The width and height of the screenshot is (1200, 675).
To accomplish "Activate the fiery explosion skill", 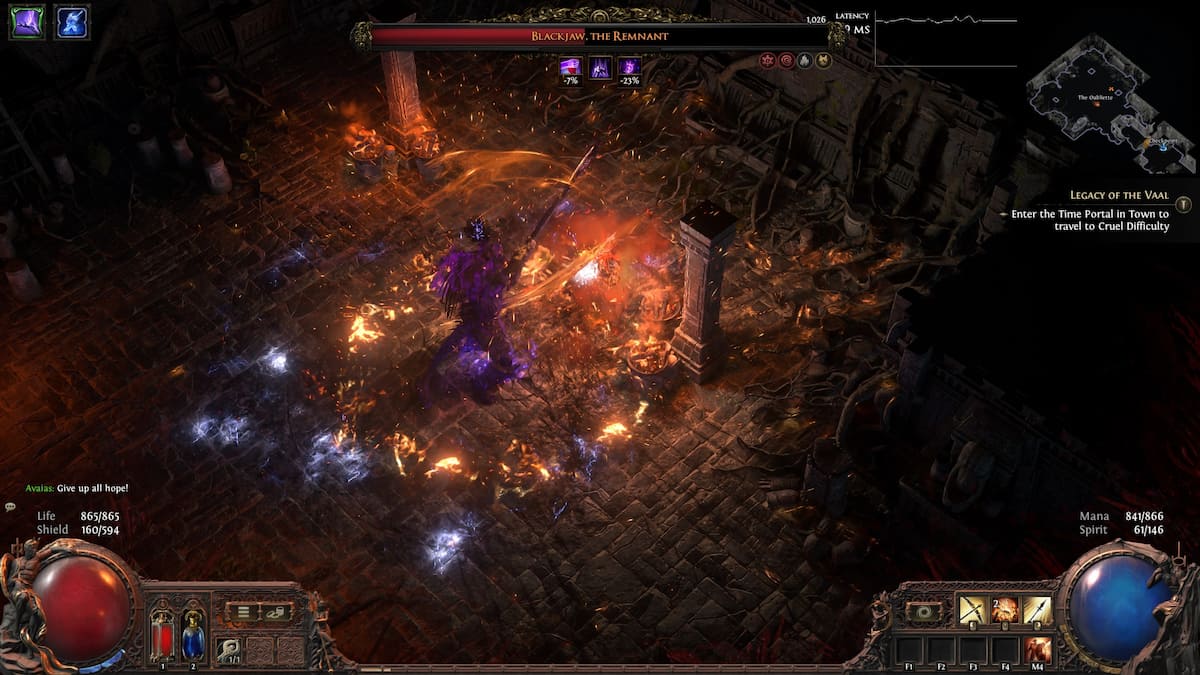I will click(1004, 610).
